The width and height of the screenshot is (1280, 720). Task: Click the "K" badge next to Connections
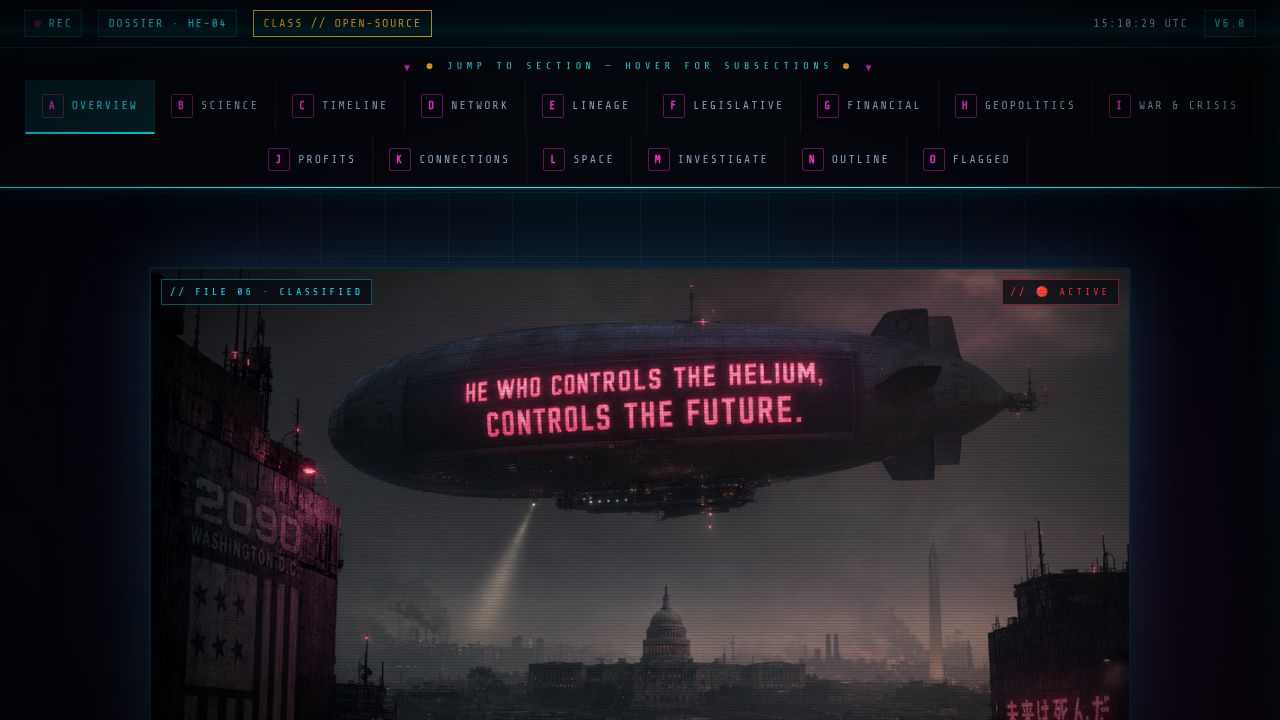point(399,159)
